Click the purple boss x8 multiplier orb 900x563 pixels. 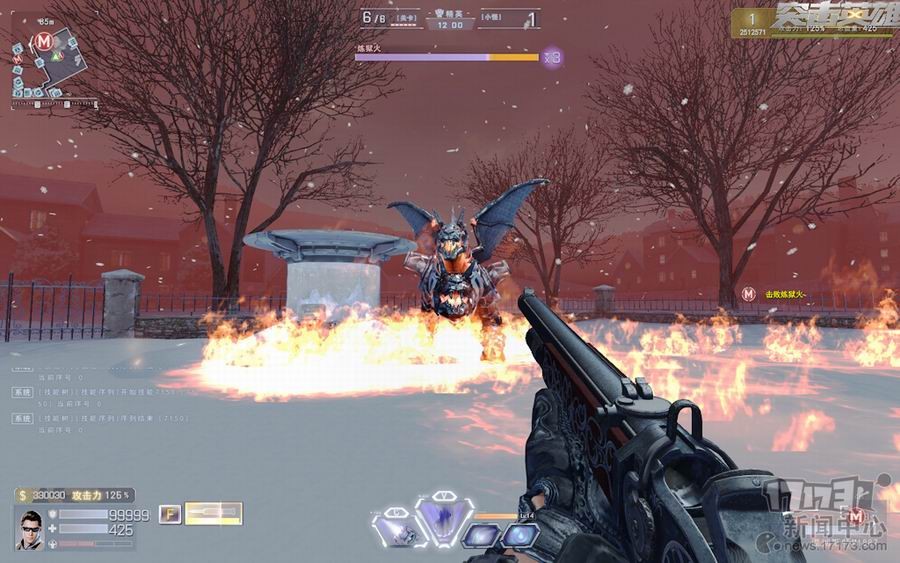[553, 58]
